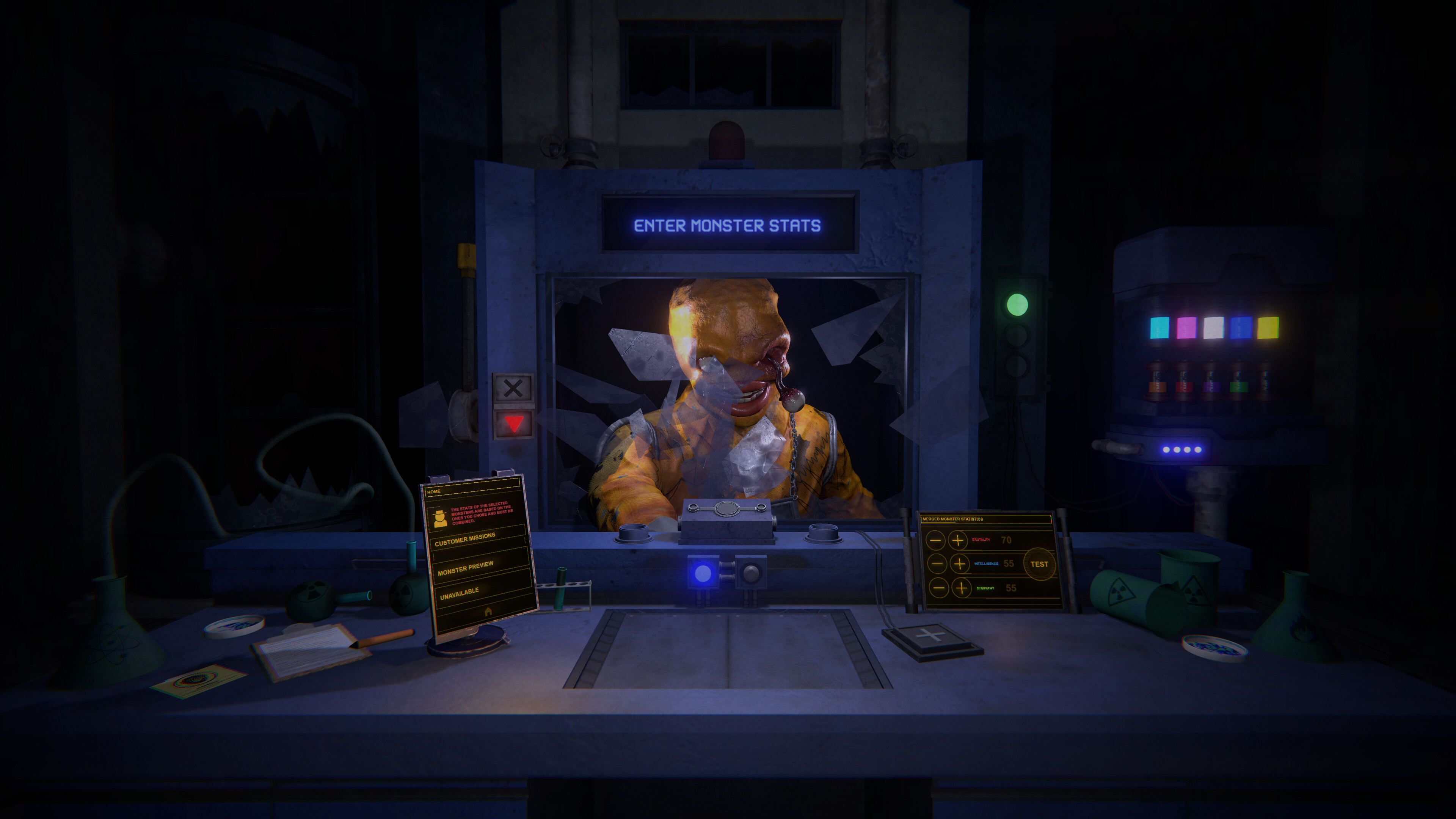Select the hatted agent icon on the tablet
Viewport: 1456px width, 819px height.
tap(440, 518)
